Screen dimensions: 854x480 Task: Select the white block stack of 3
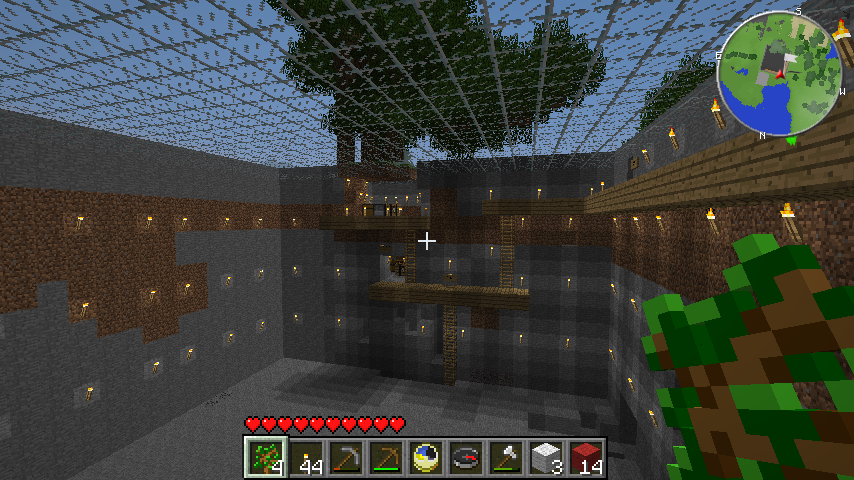[x=546, y=457]
